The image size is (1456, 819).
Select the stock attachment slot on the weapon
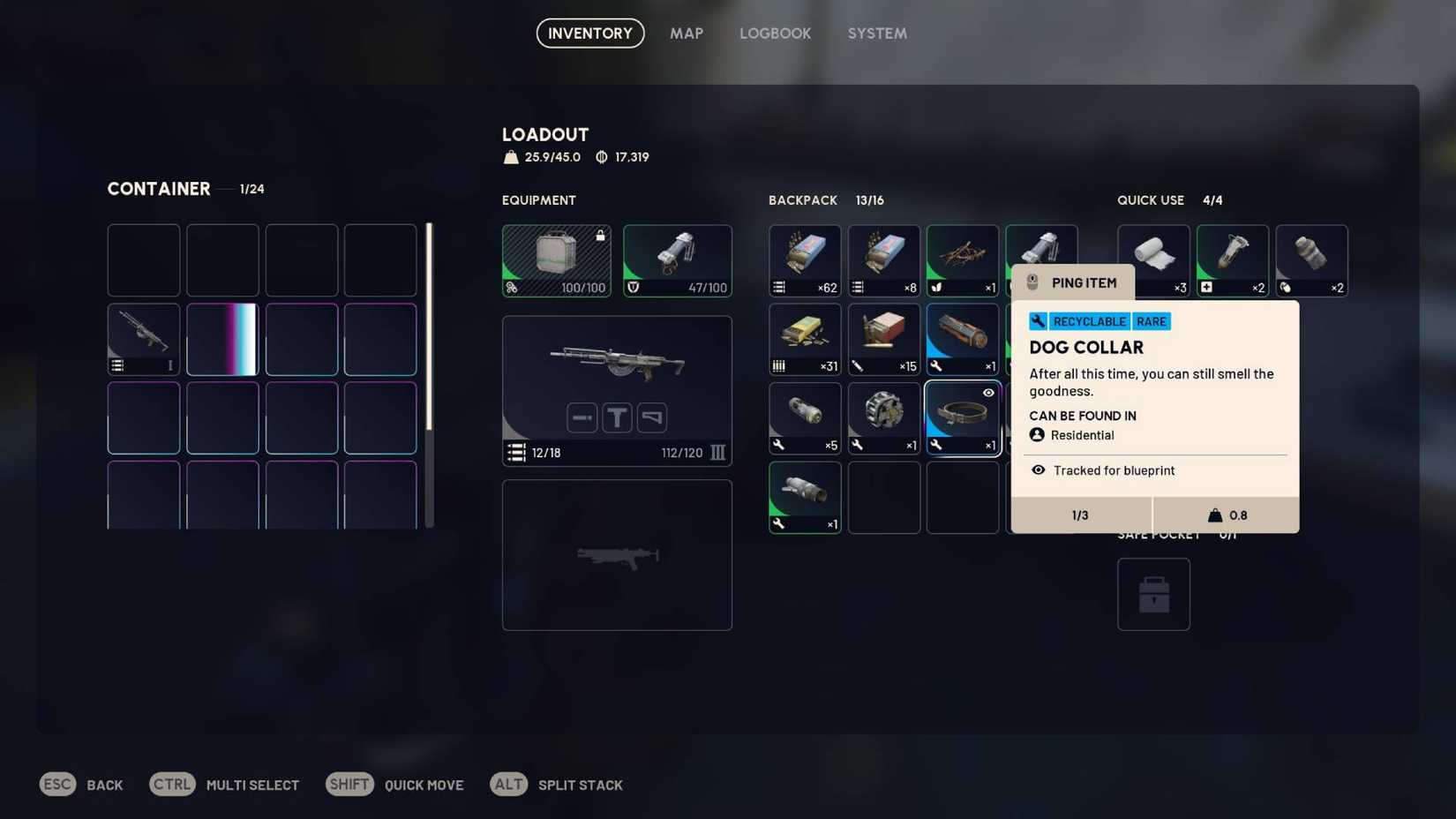[x=651, y=417]
